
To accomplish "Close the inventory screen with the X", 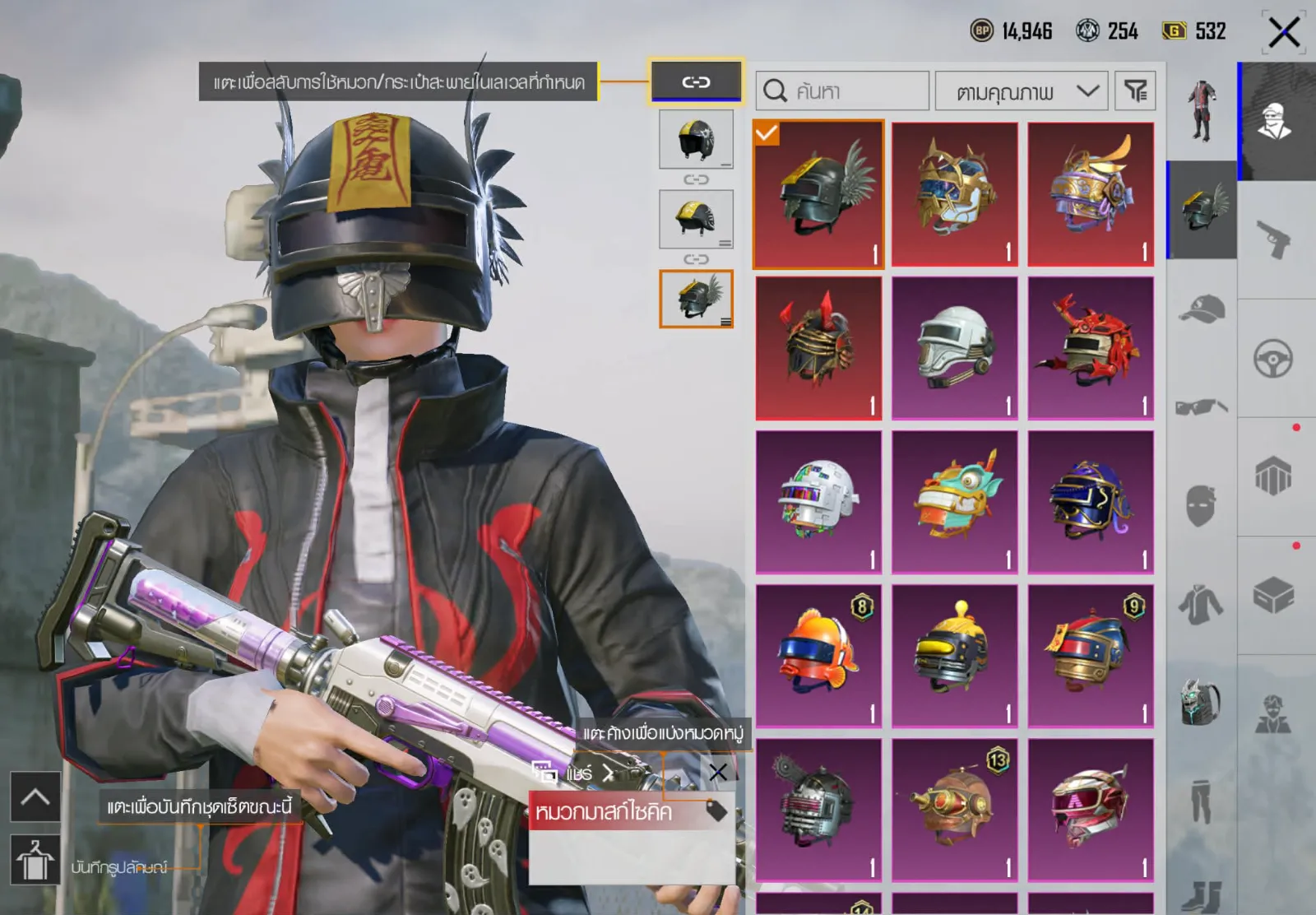I will click(1283, 33).
